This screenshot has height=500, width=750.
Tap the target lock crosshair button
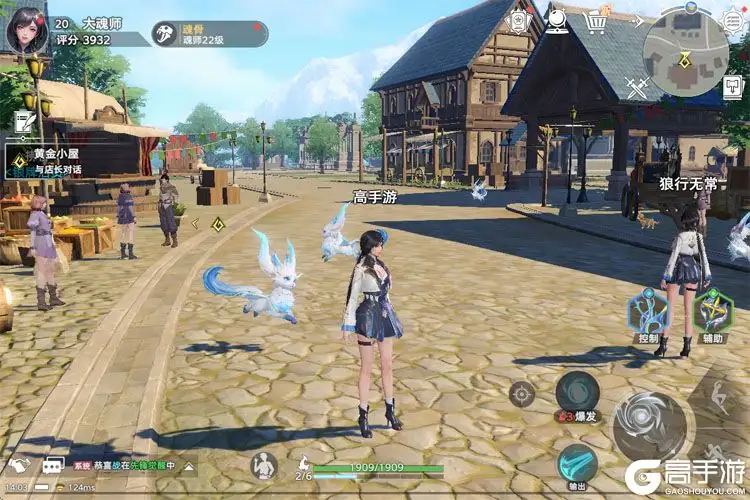tap(521, 394)
